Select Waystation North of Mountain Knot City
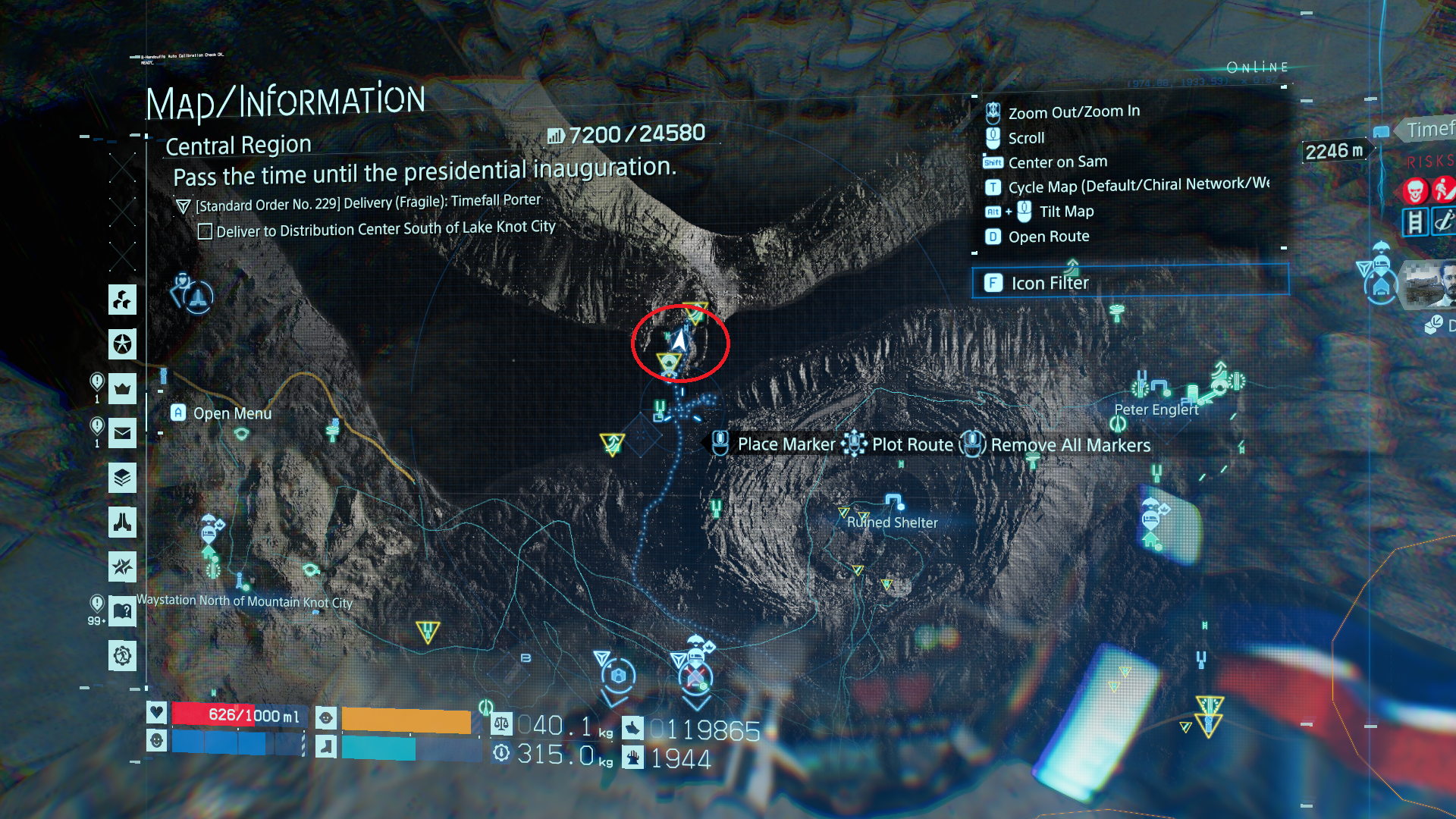This screenshot has height=819, width=1456. pyautogui.click(x=244, y=601)
